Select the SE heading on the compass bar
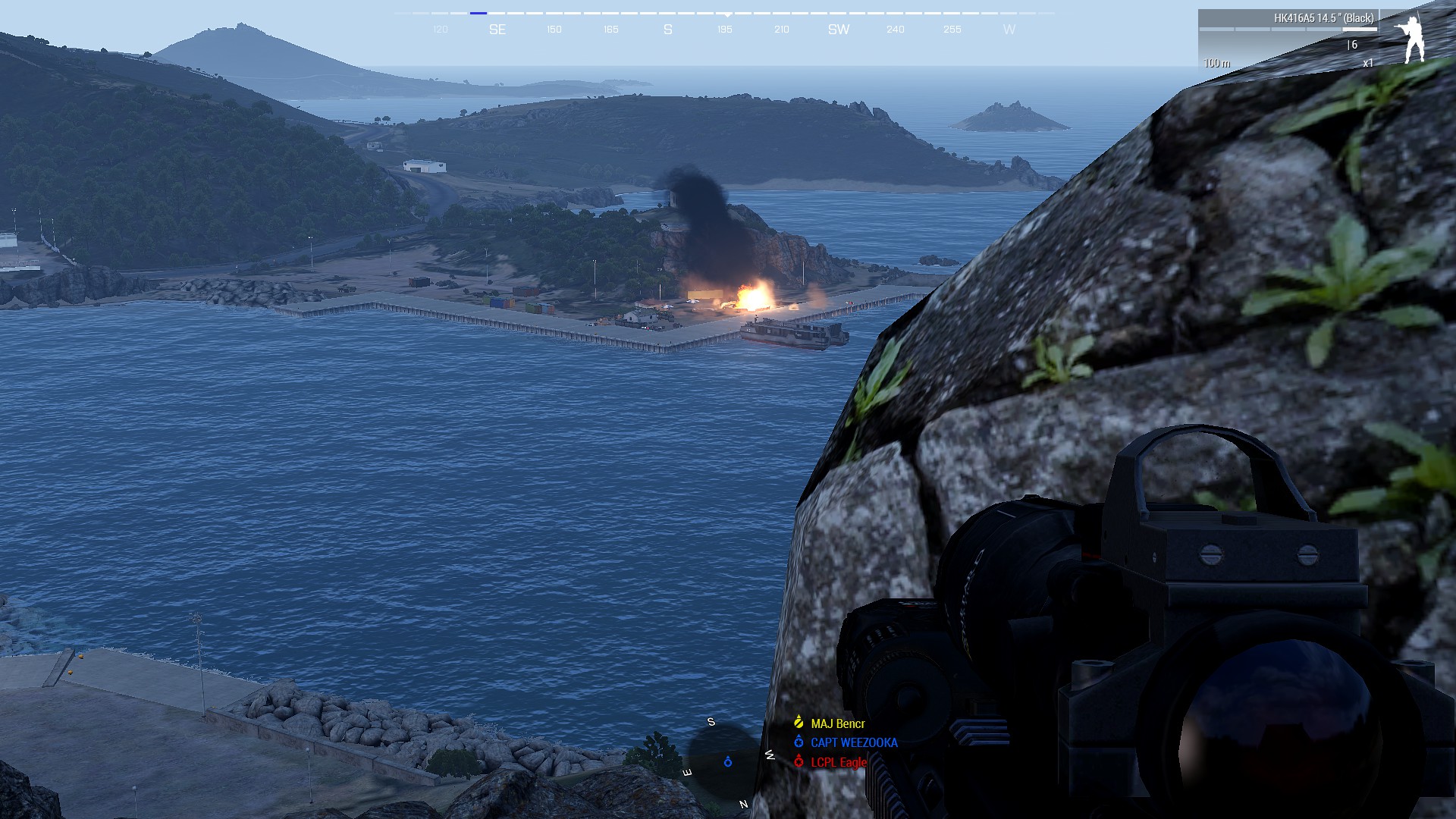The width and height of the screenshot is (1456, 819). click(x=498, y=30)
